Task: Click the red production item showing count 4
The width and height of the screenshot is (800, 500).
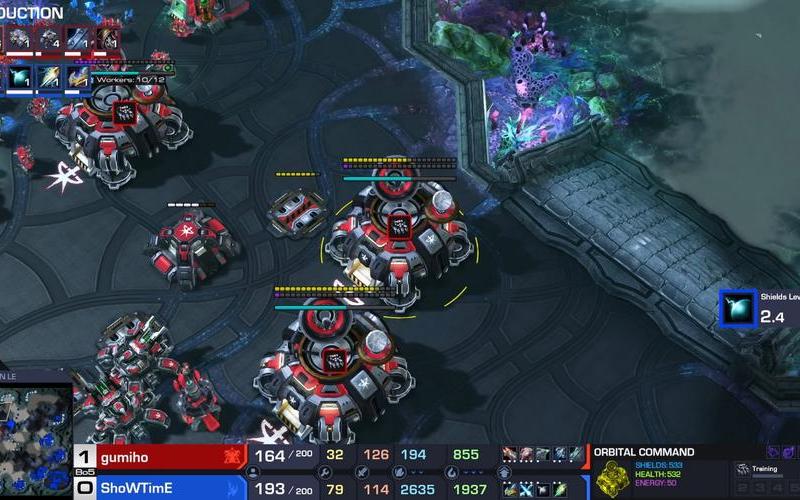Action: coord(50,40)
